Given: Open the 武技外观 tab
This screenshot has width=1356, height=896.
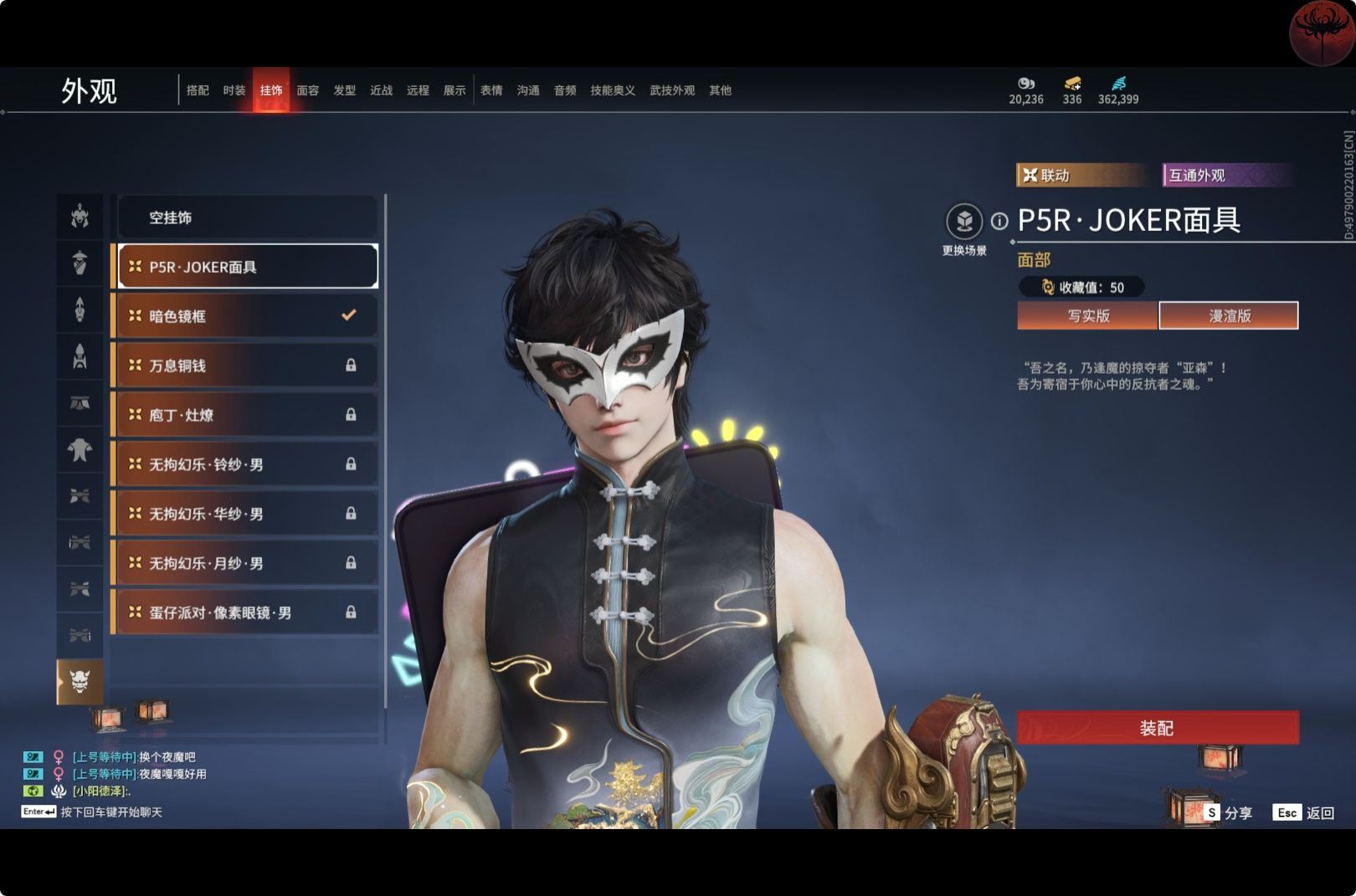Looking at the screenshot, I should (672, 90).
